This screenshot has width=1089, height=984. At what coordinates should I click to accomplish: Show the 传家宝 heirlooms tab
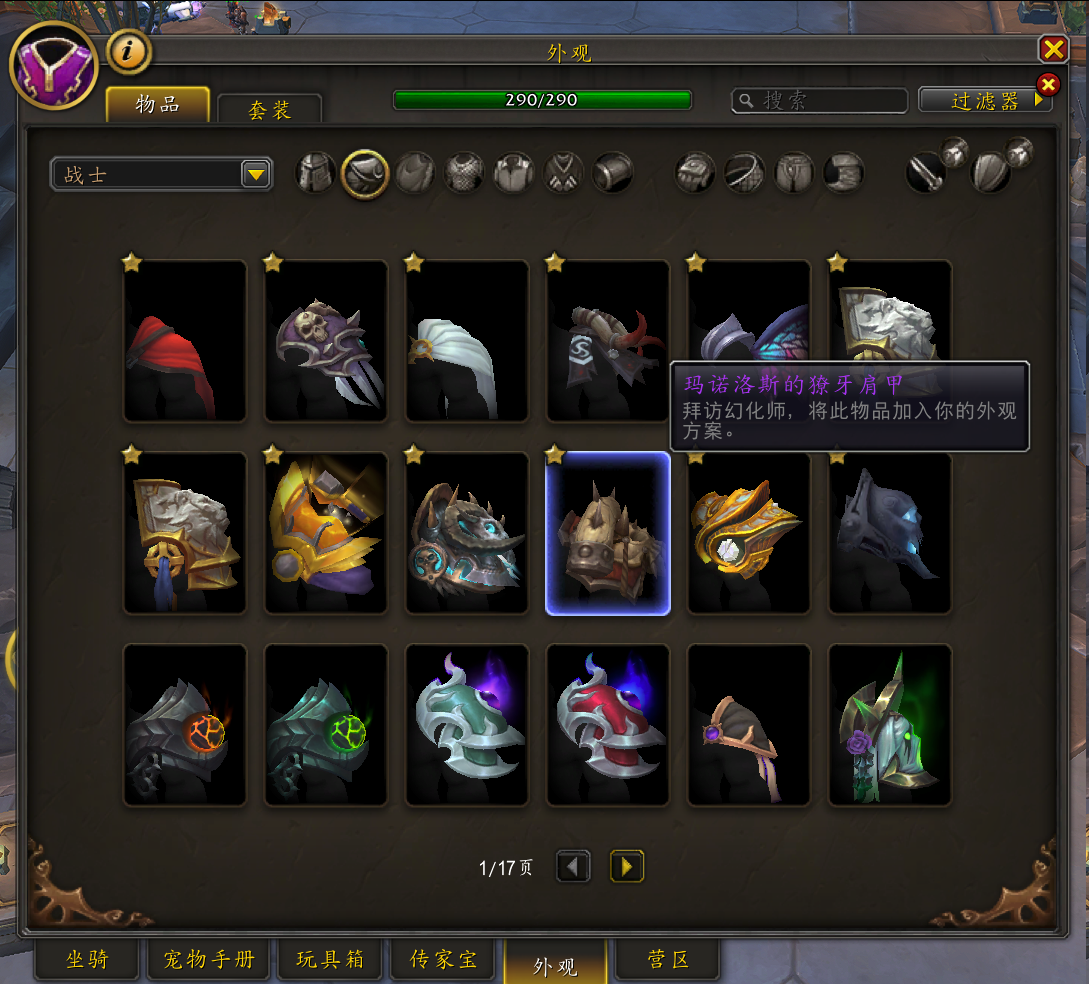click(x=444, y=961)
